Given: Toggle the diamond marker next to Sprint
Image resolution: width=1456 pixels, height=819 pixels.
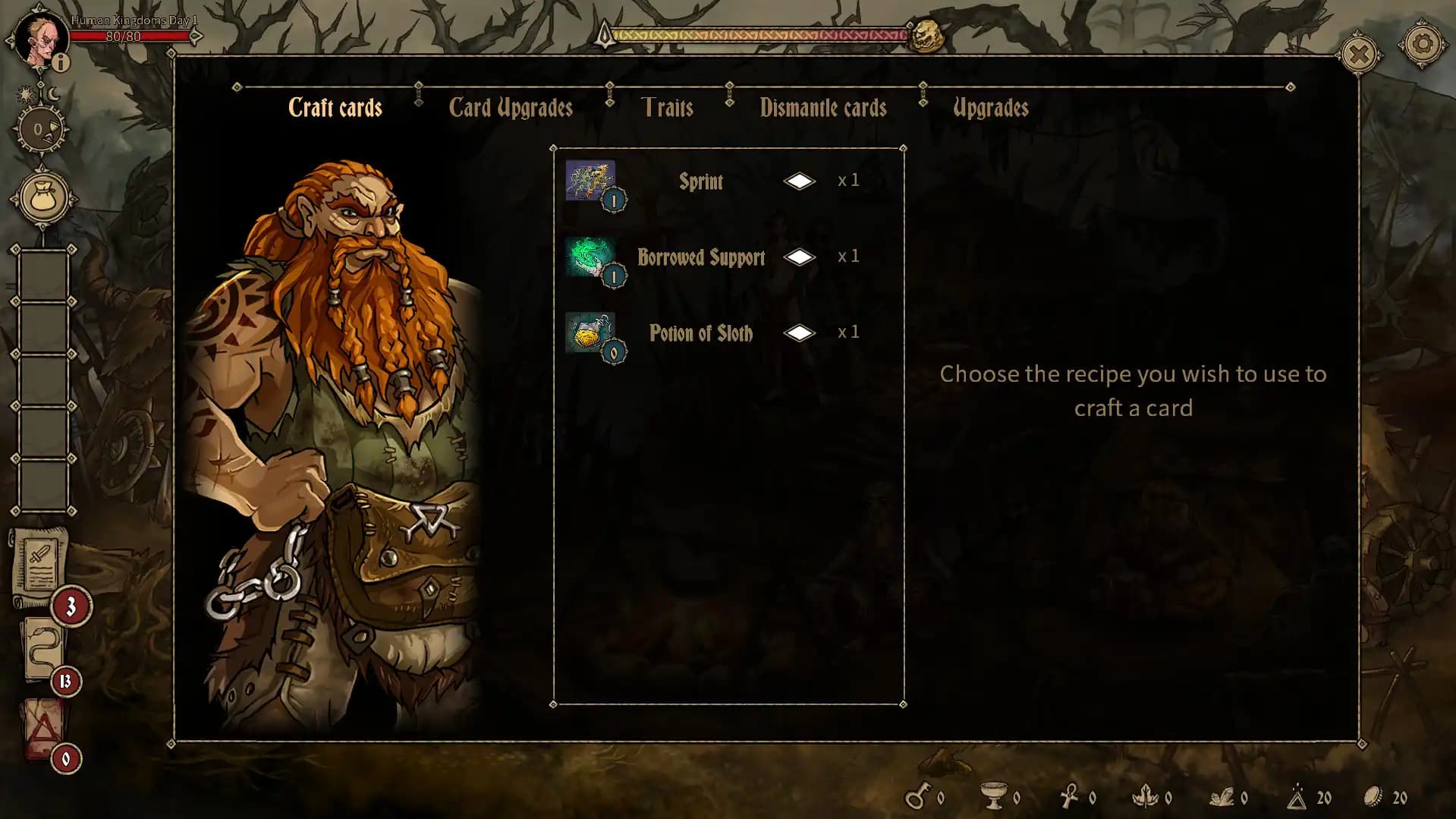Looking at the screenshot, I should pyautogui.click(x=800, y=181).
